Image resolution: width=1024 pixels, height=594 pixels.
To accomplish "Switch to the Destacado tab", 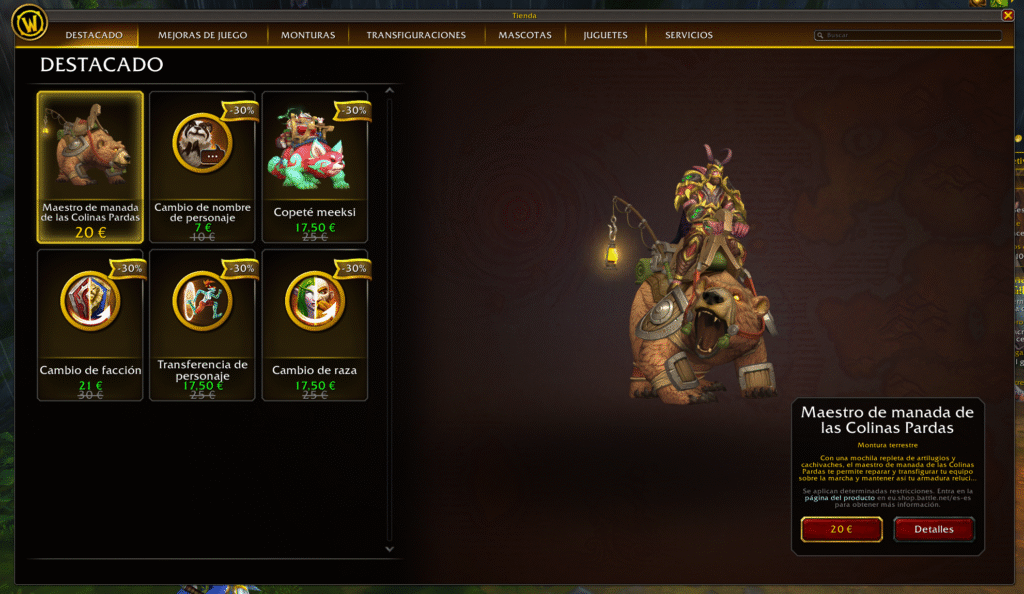I will [x=94, y=35].
